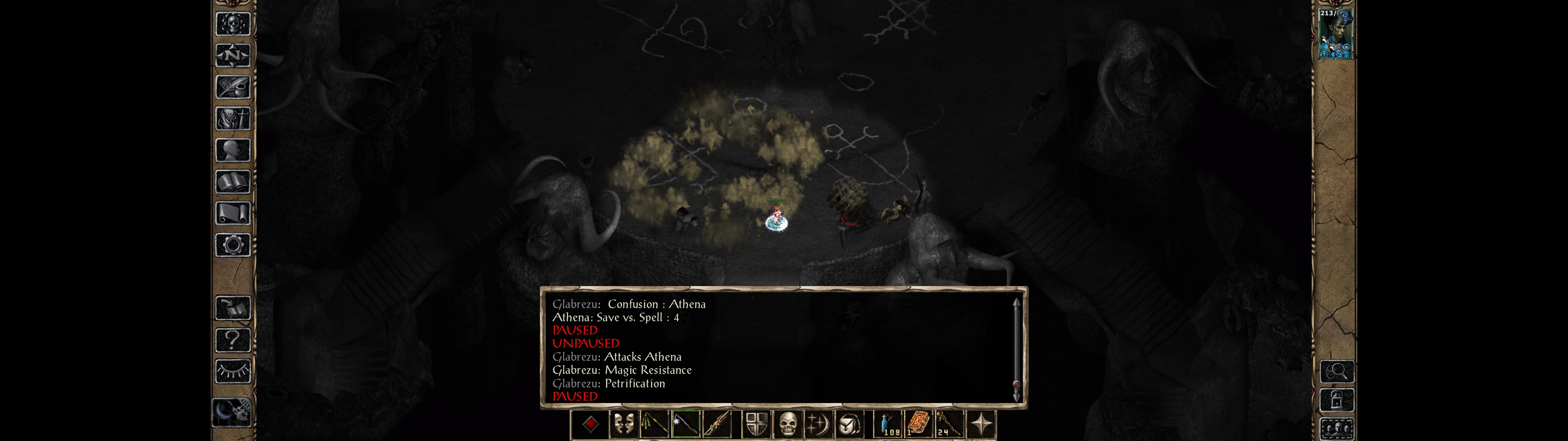
Task: Open spell casting with the moon-and-stars button
Action: [x=818, y=424]
